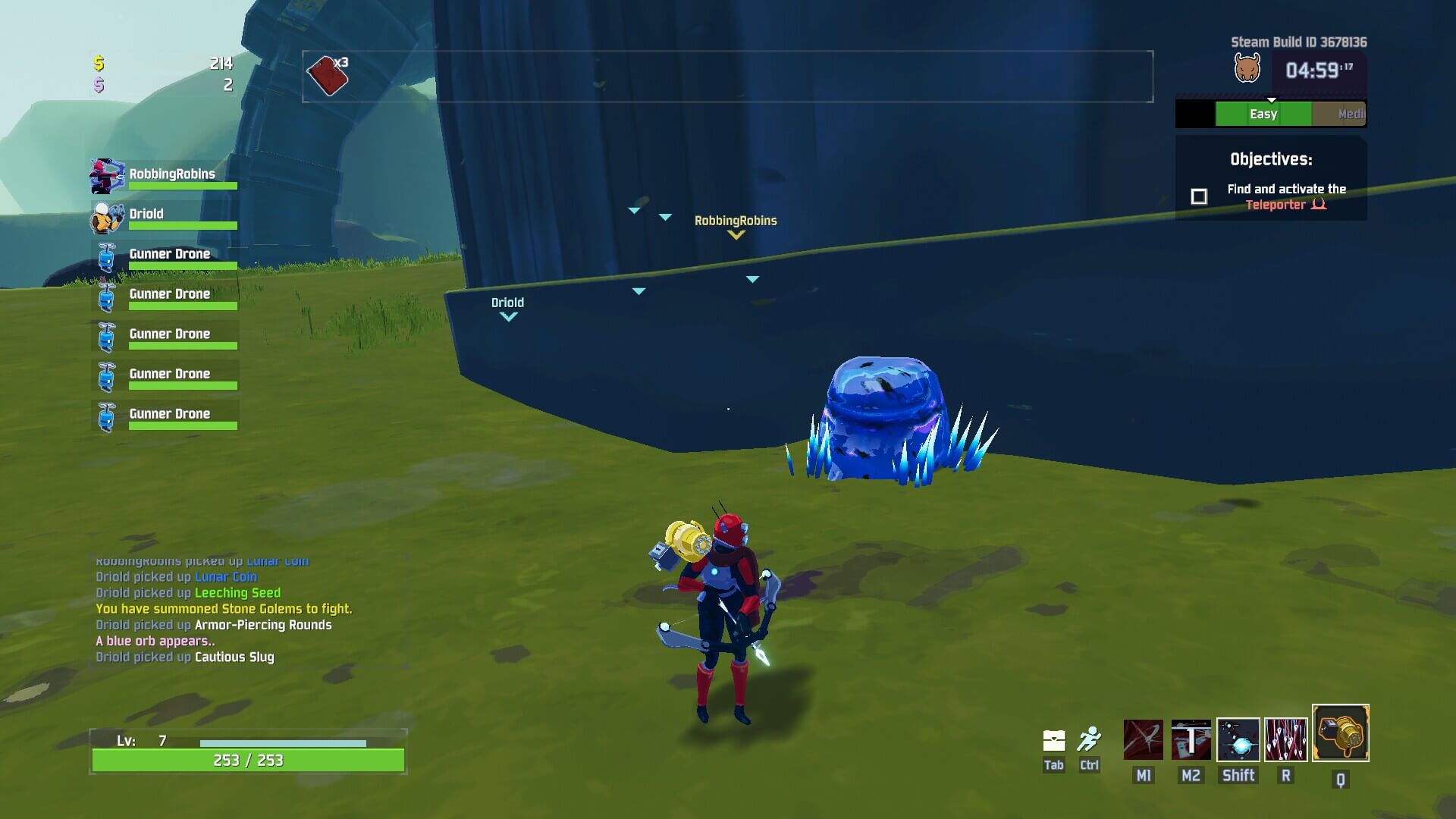Click the Teleporter objective checkbox
The height and width of the screenshot is (819, 1456).
click(1199, 197)
